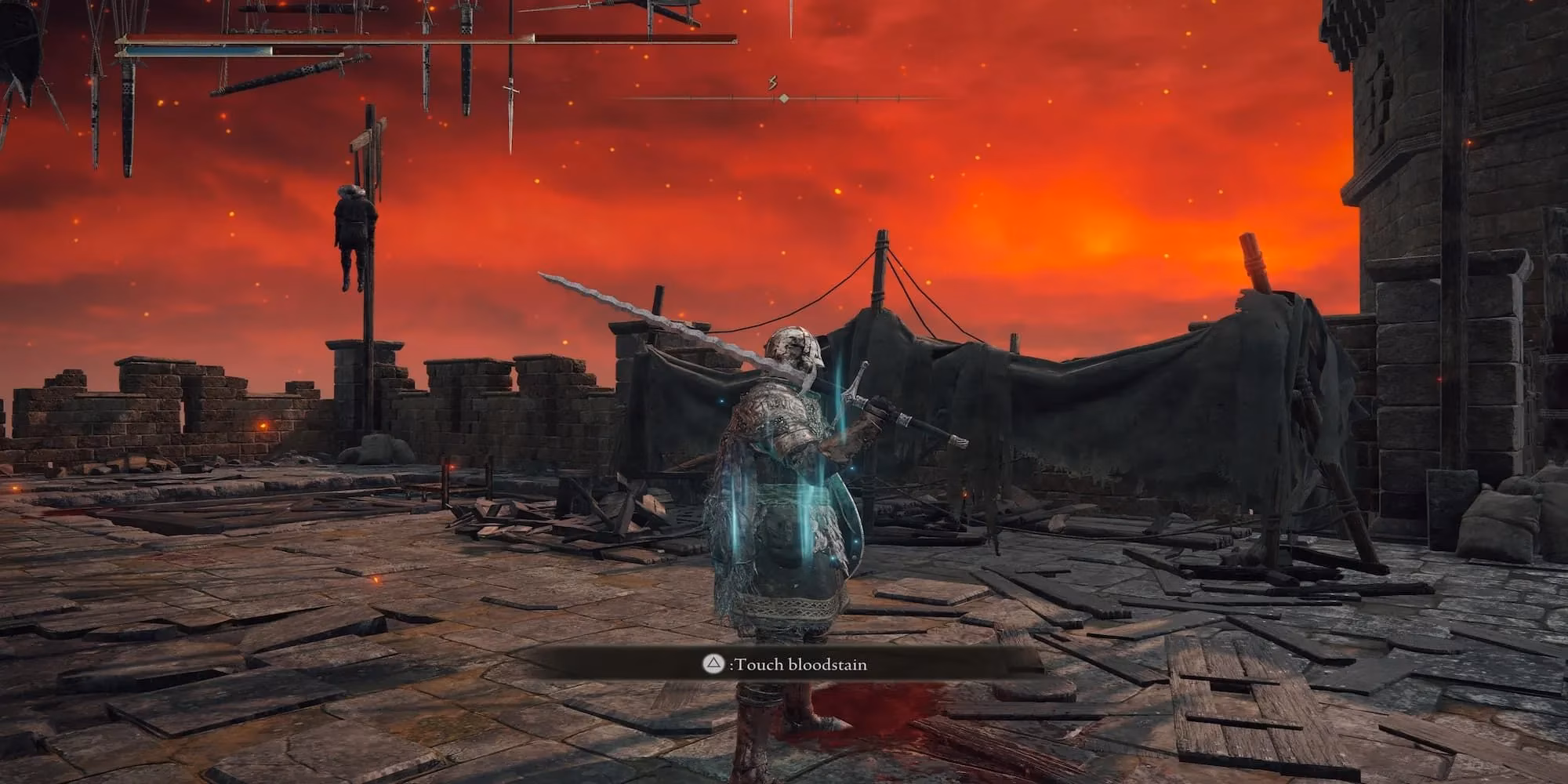Click the small red stamina bar
1568x784 pixels.
coord(306,52)
